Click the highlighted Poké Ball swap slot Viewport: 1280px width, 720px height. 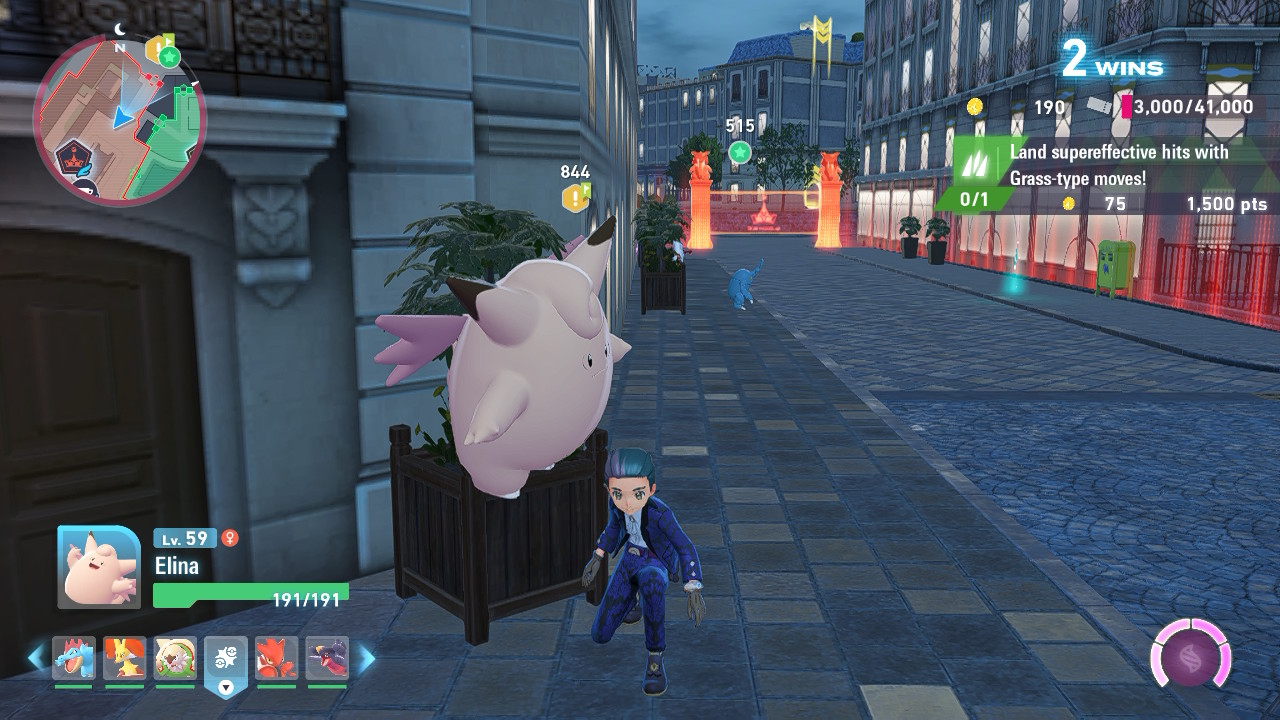click(x=226, y=662)
